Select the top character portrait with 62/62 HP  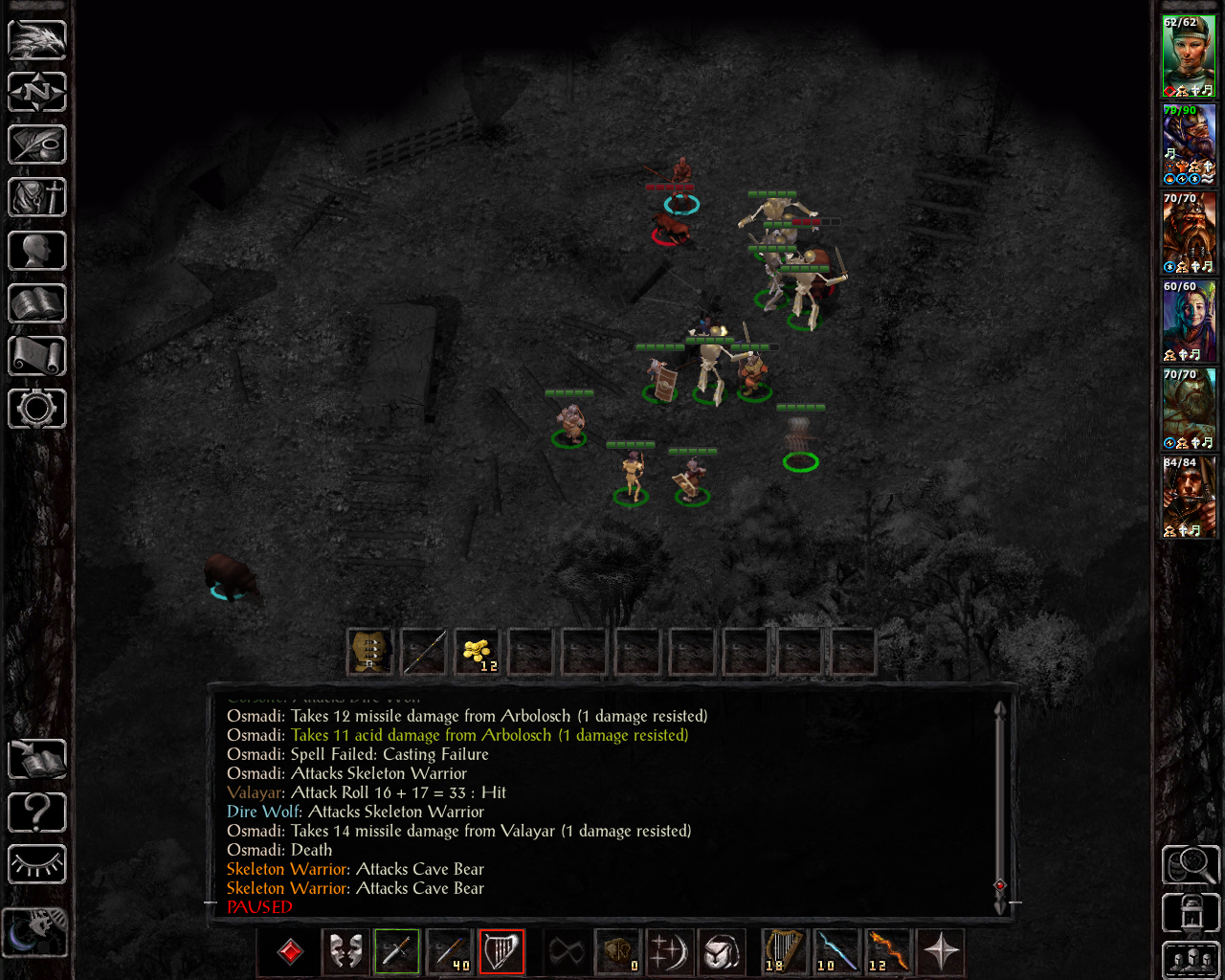tap(1189, 56)
